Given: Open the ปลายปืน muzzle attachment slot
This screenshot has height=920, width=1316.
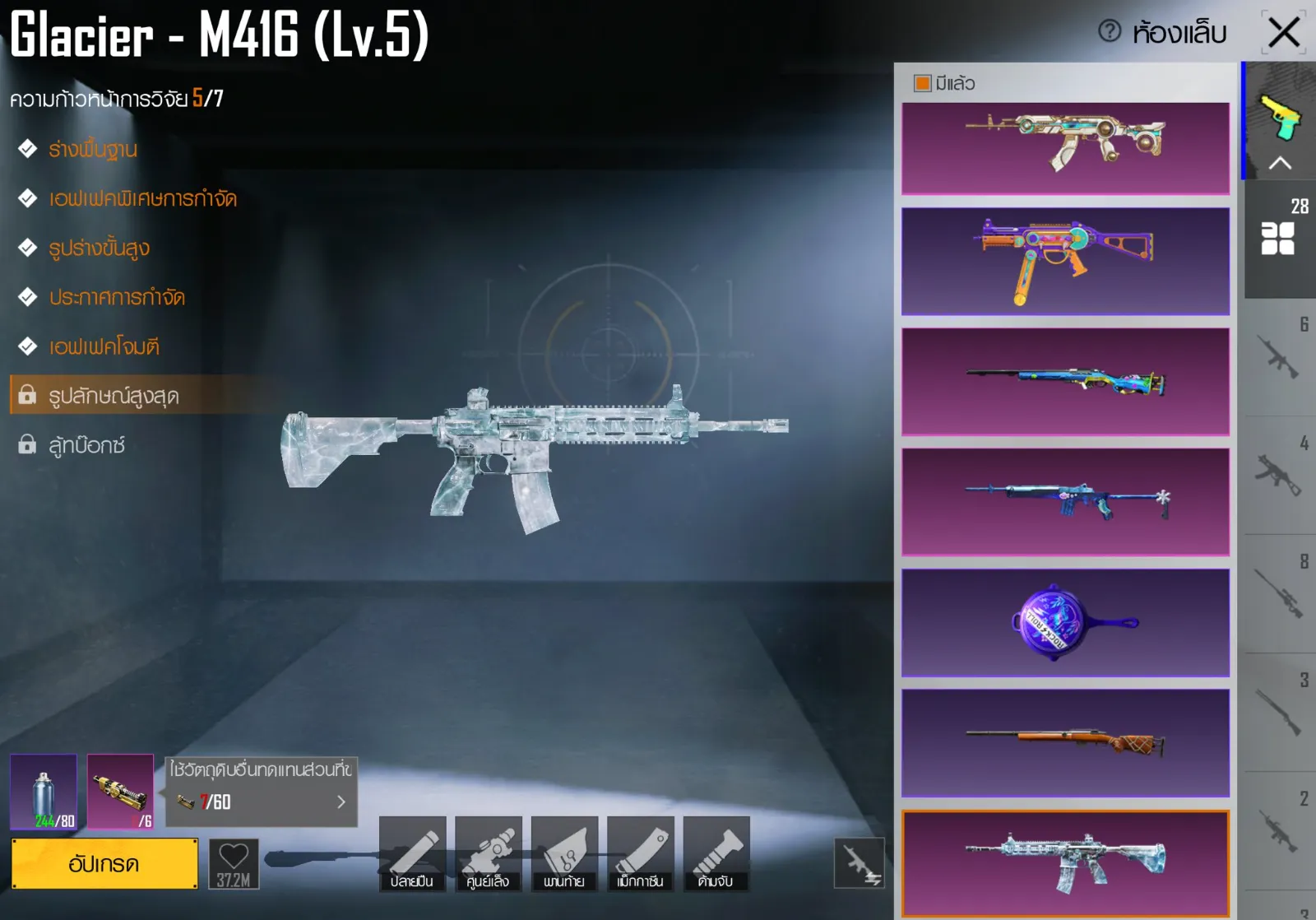Looking at the screenshot, I should coord(412,854).
